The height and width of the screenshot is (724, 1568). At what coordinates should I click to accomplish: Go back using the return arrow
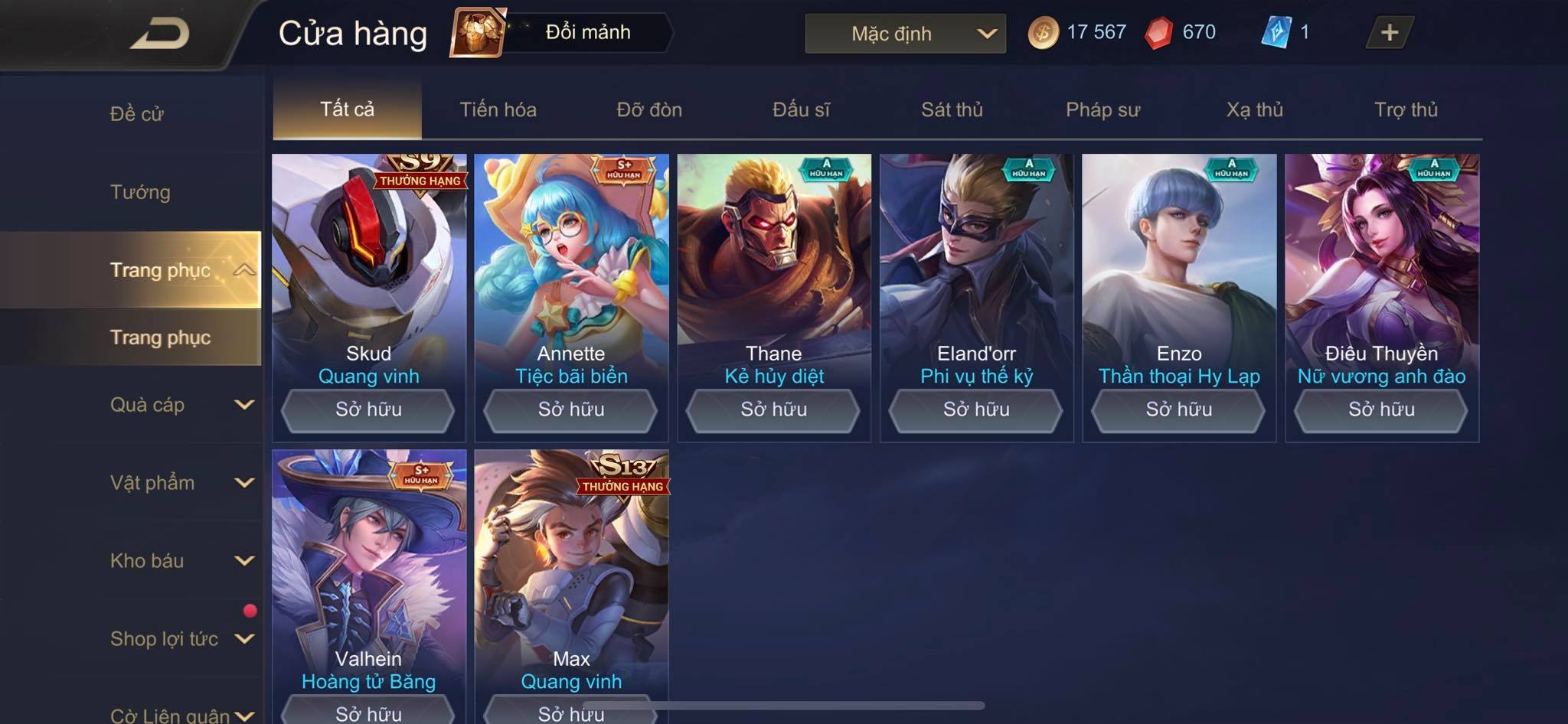point(161,34)
